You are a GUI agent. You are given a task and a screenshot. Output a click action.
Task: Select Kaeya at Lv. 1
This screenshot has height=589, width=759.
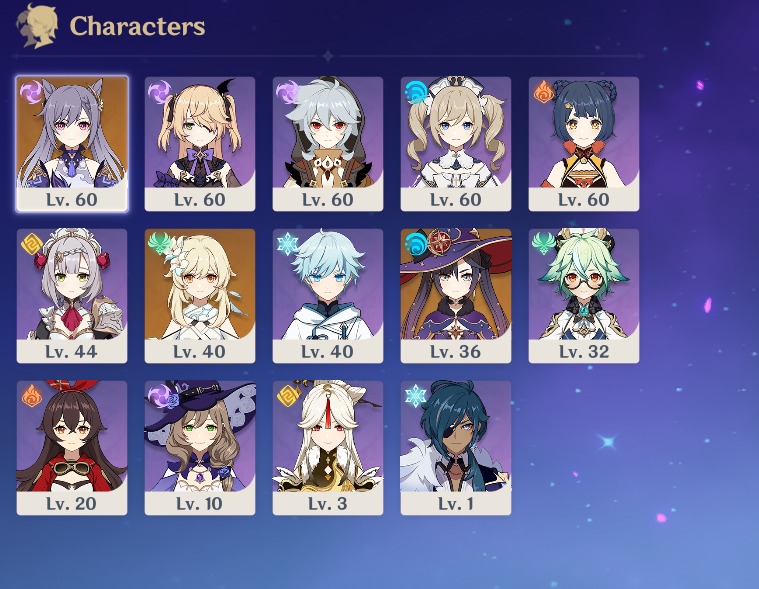[456, 447]
